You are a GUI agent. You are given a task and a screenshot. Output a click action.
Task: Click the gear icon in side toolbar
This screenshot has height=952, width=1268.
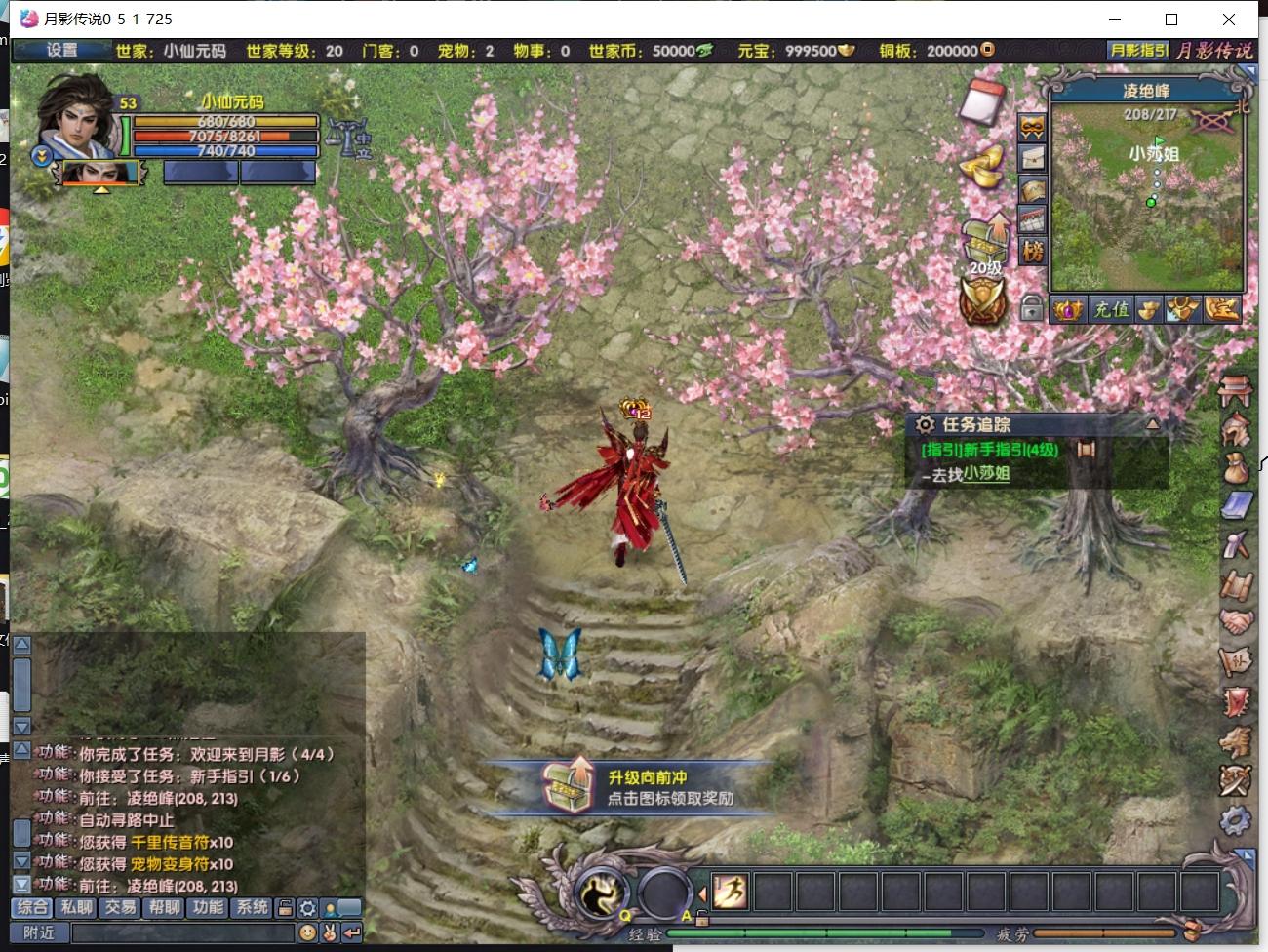(1236, 819)
